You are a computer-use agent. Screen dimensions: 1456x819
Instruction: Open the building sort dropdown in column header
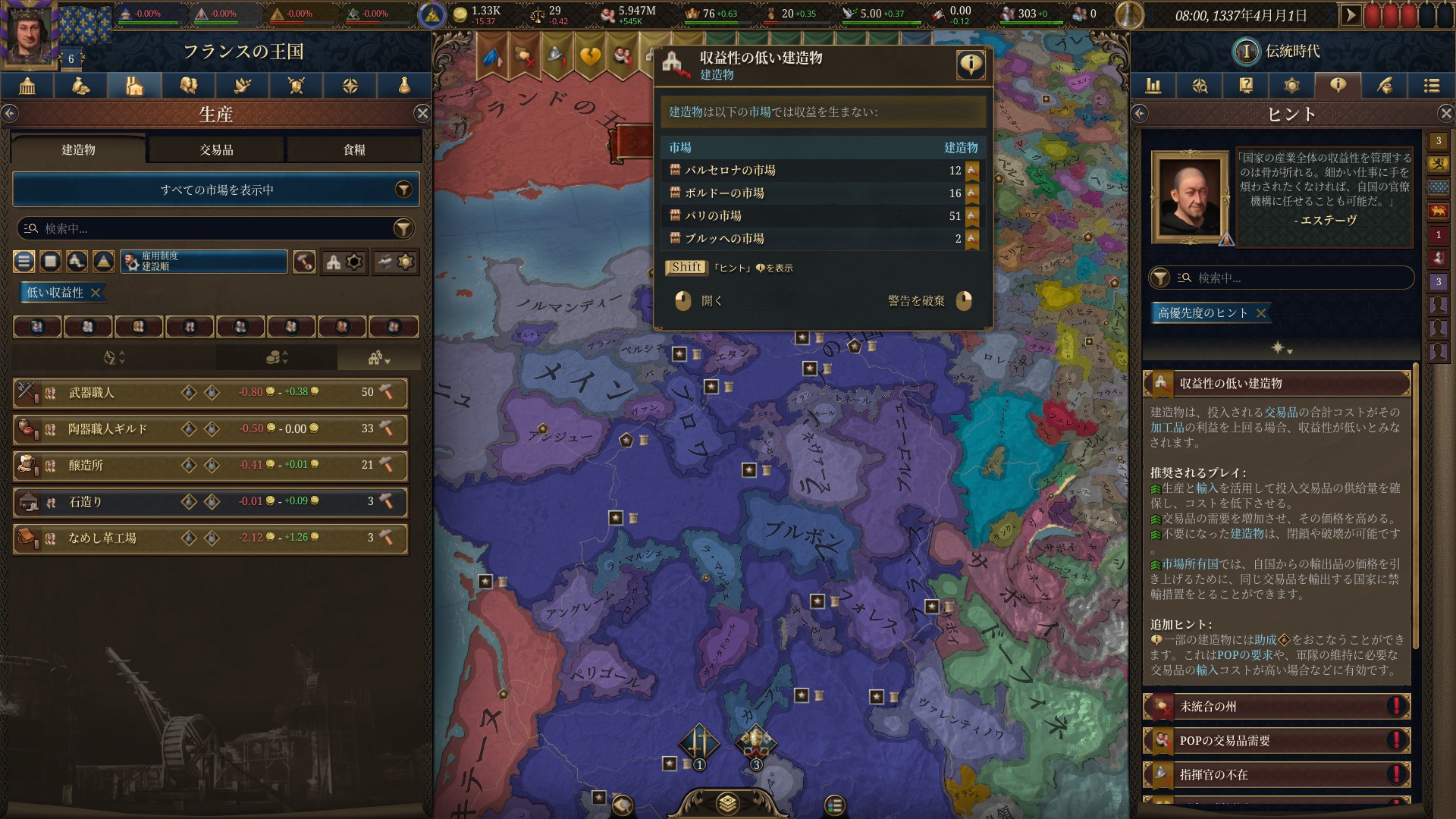point(377,356)
